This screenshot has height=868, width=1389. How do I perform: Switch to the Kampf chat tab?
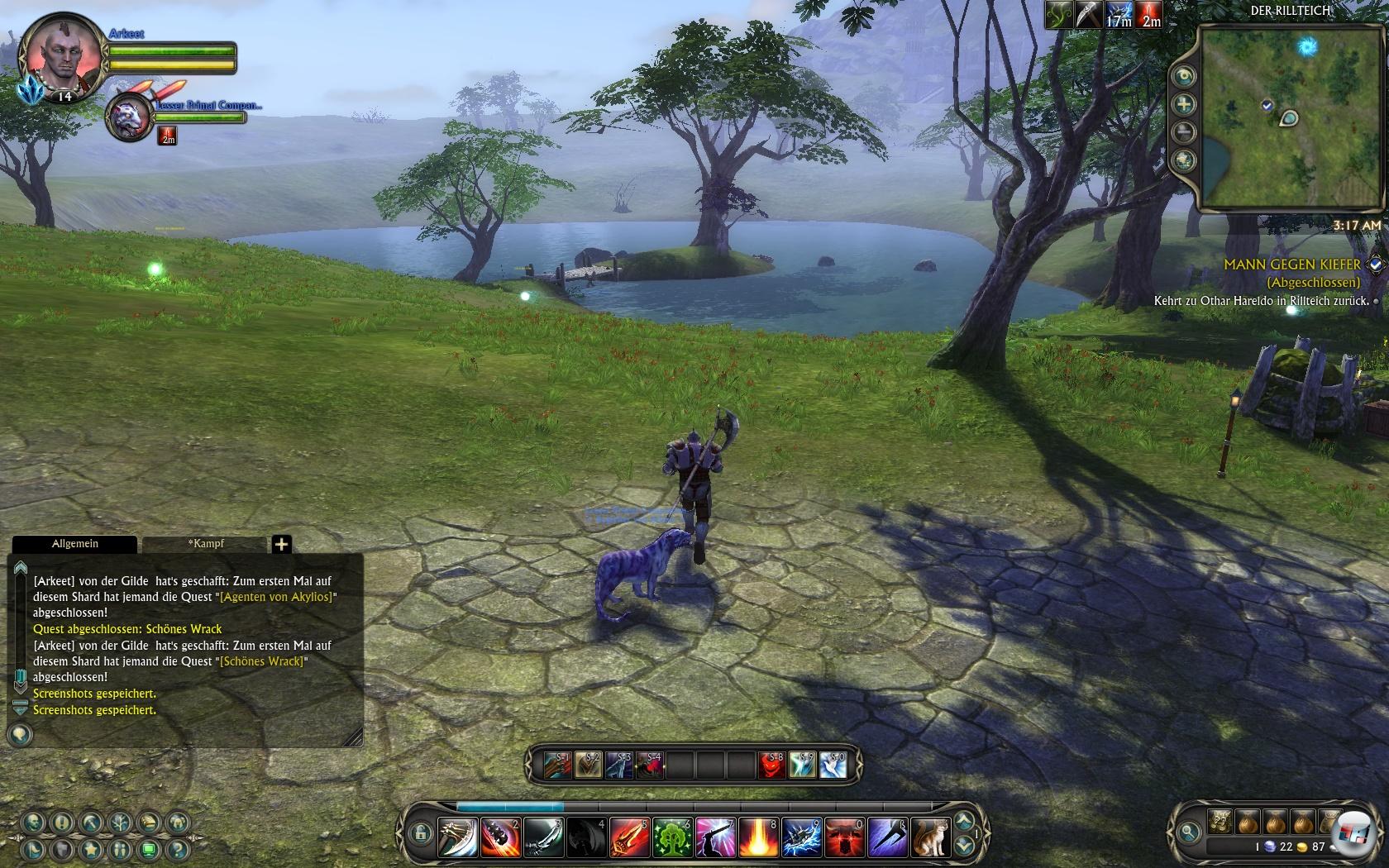tap(205, 544)
